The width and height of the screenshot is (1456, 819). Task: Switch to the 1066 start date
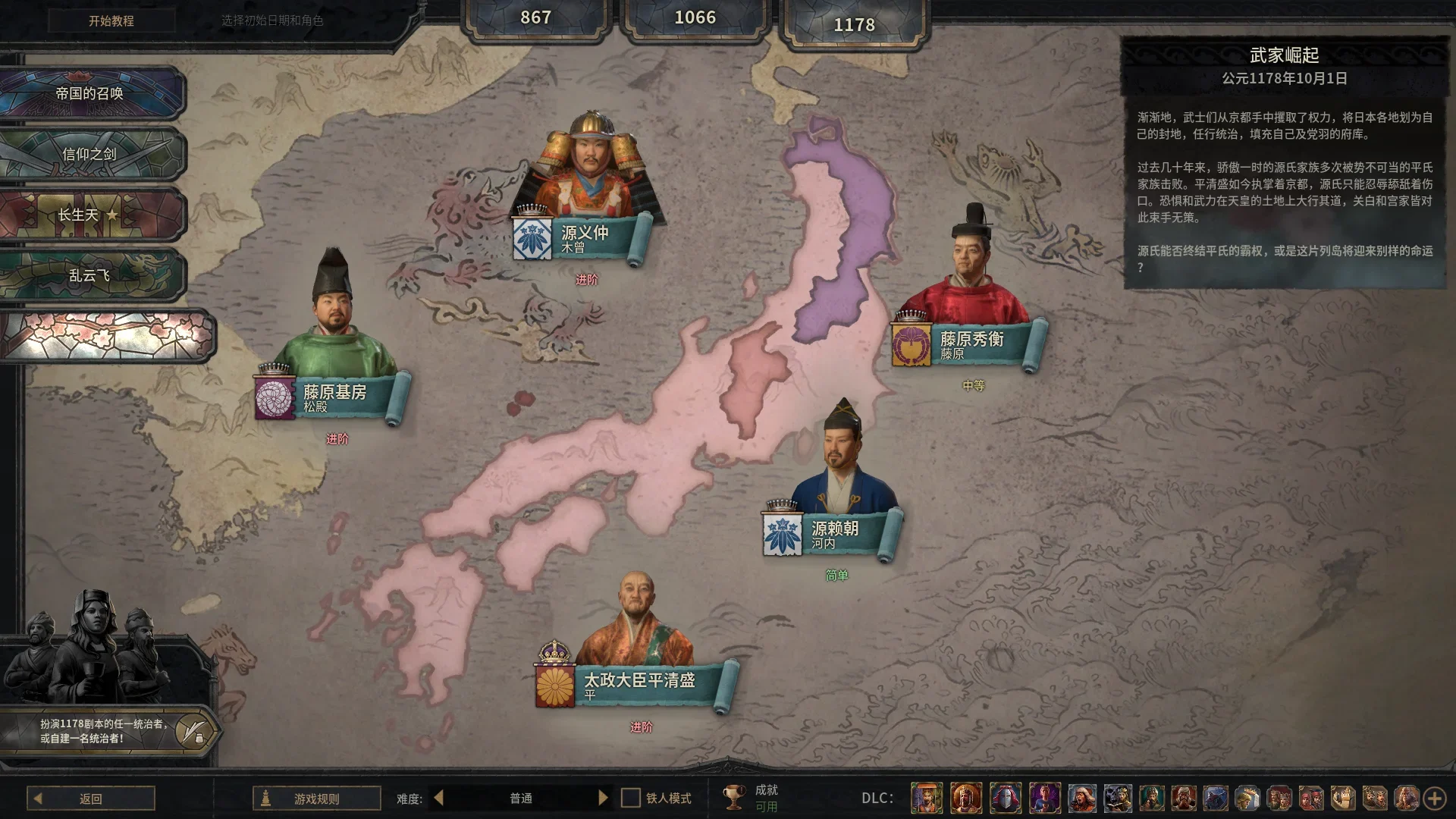tap(696, 17)
